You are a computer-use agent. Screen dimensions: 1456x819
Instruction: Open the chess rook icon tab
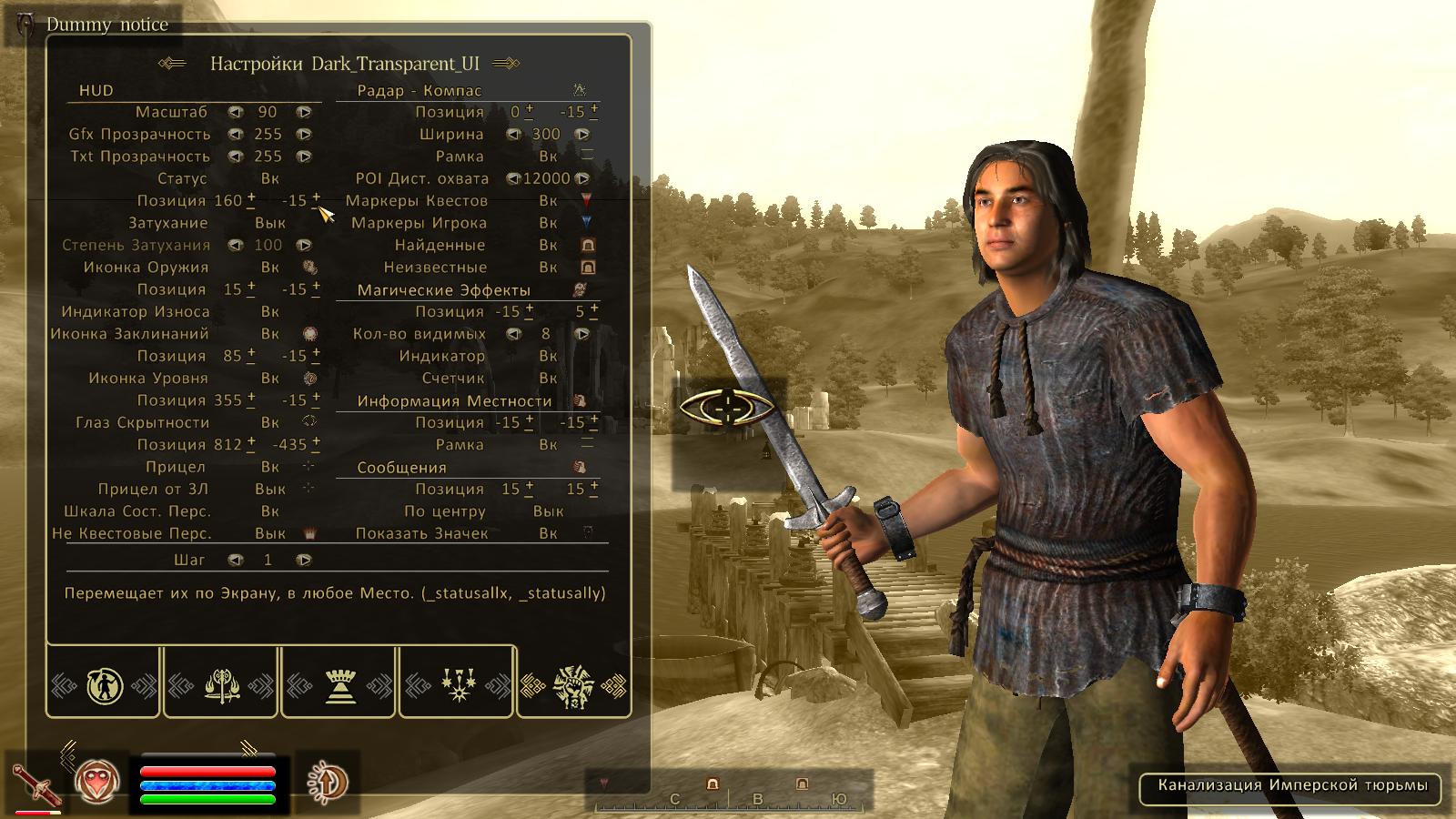[x=339, y=684]
